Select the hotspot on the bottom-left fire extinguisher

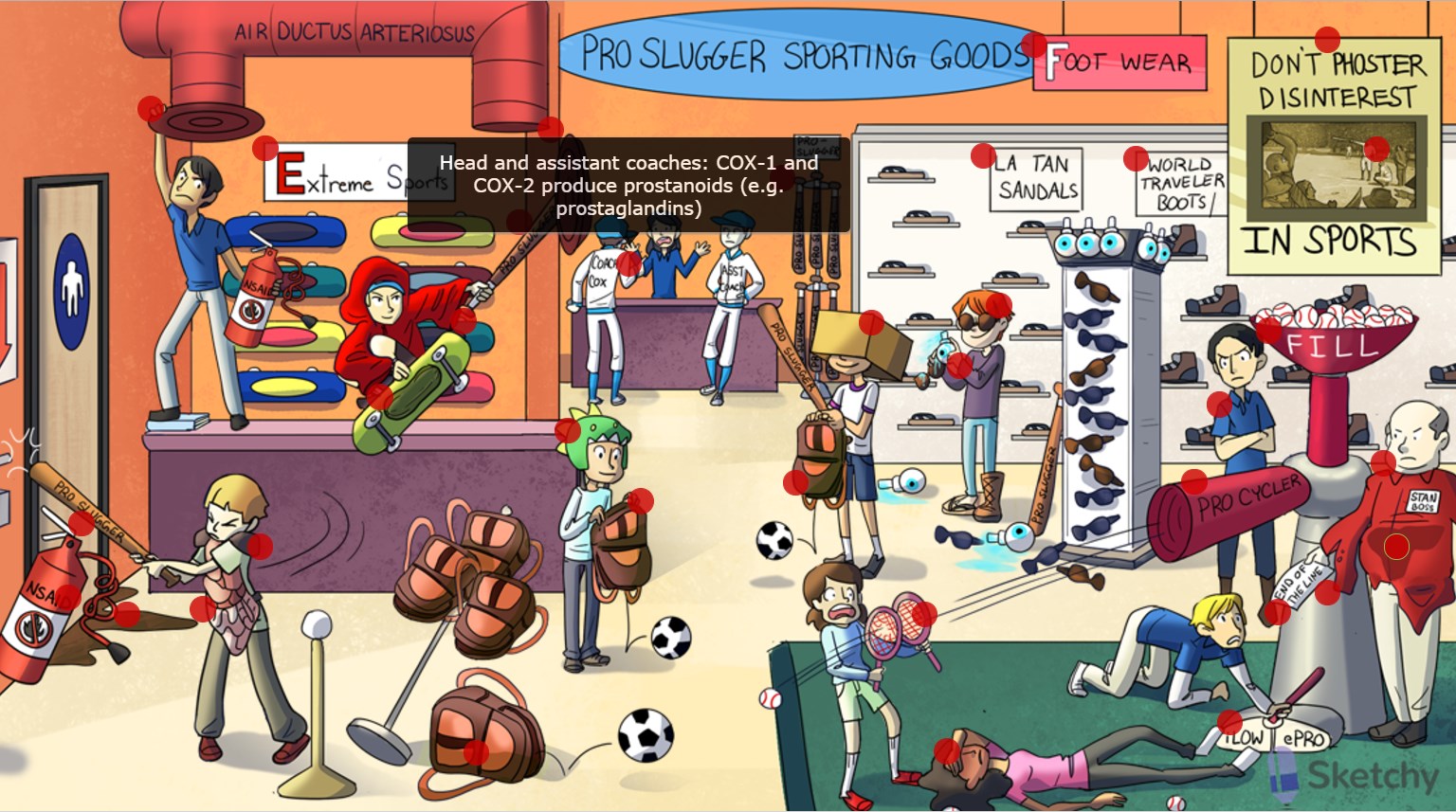(x=67, y=597)
